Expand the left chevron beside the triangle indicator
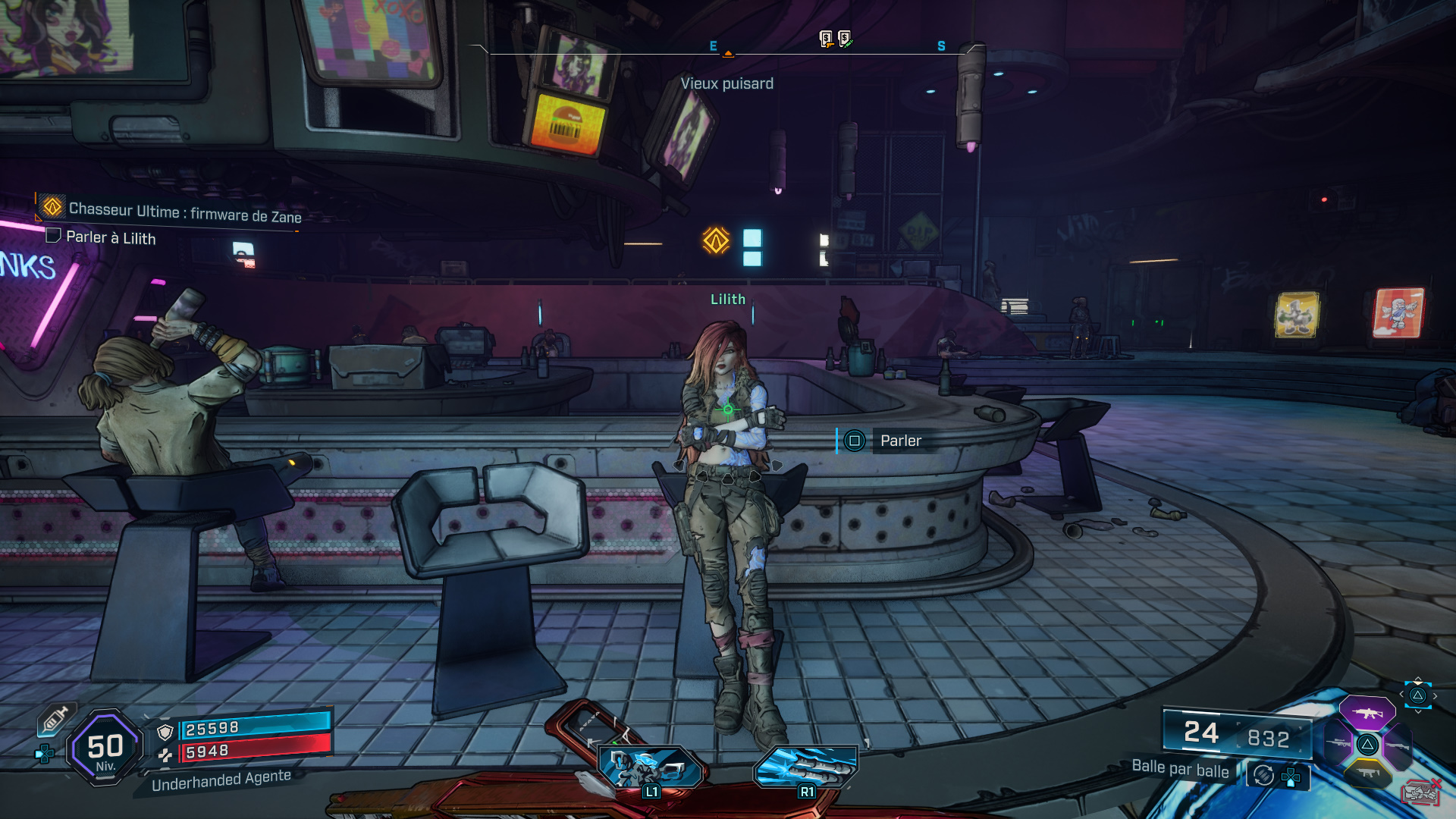Screen dimensions: 1456x819 click(x=1401, y=695)
